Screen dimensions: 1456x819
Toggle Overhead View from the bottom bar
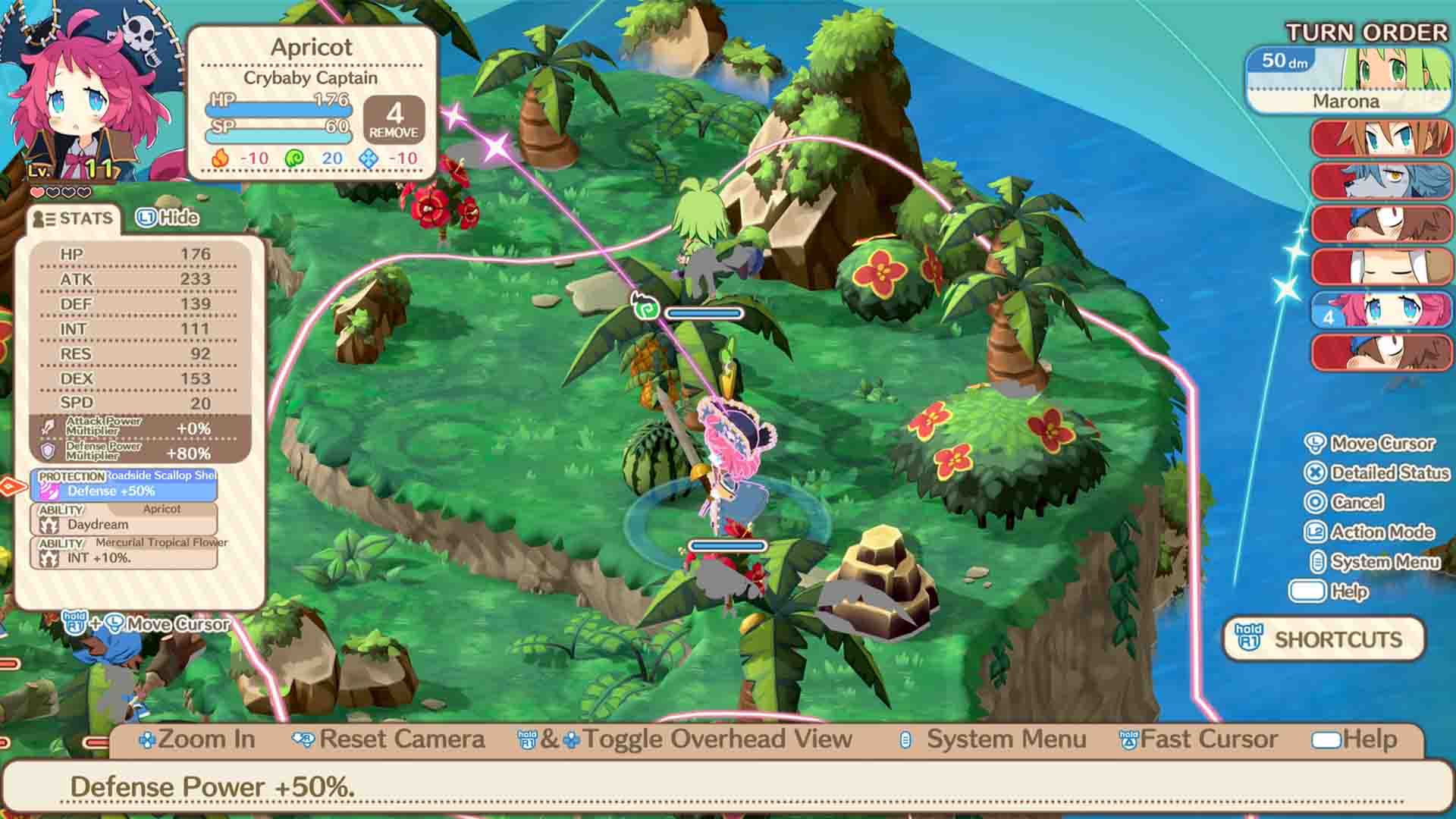(x=713, y=739)
